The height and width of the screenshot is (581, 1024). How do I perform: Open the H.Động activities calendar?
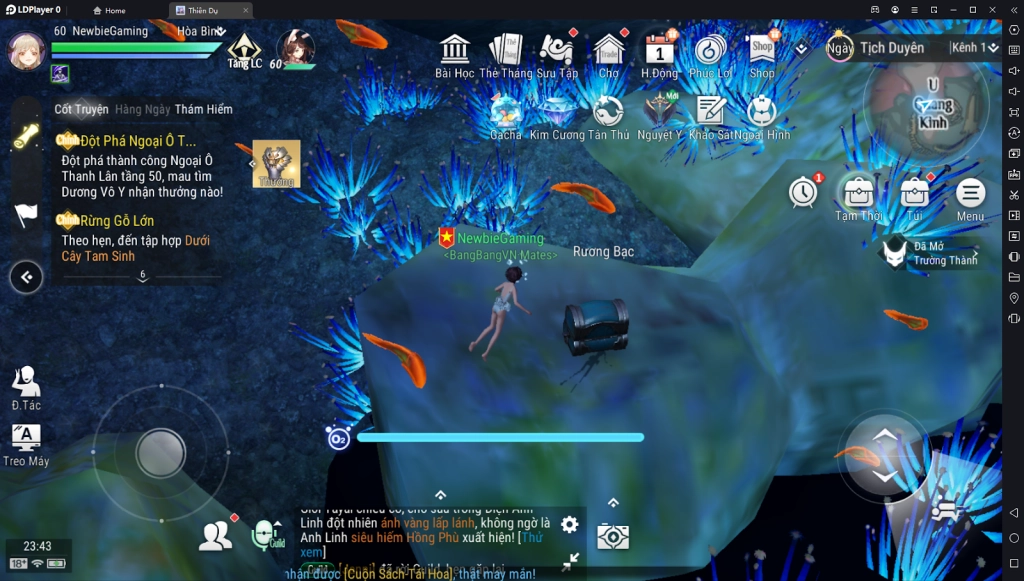click(659, 51)
